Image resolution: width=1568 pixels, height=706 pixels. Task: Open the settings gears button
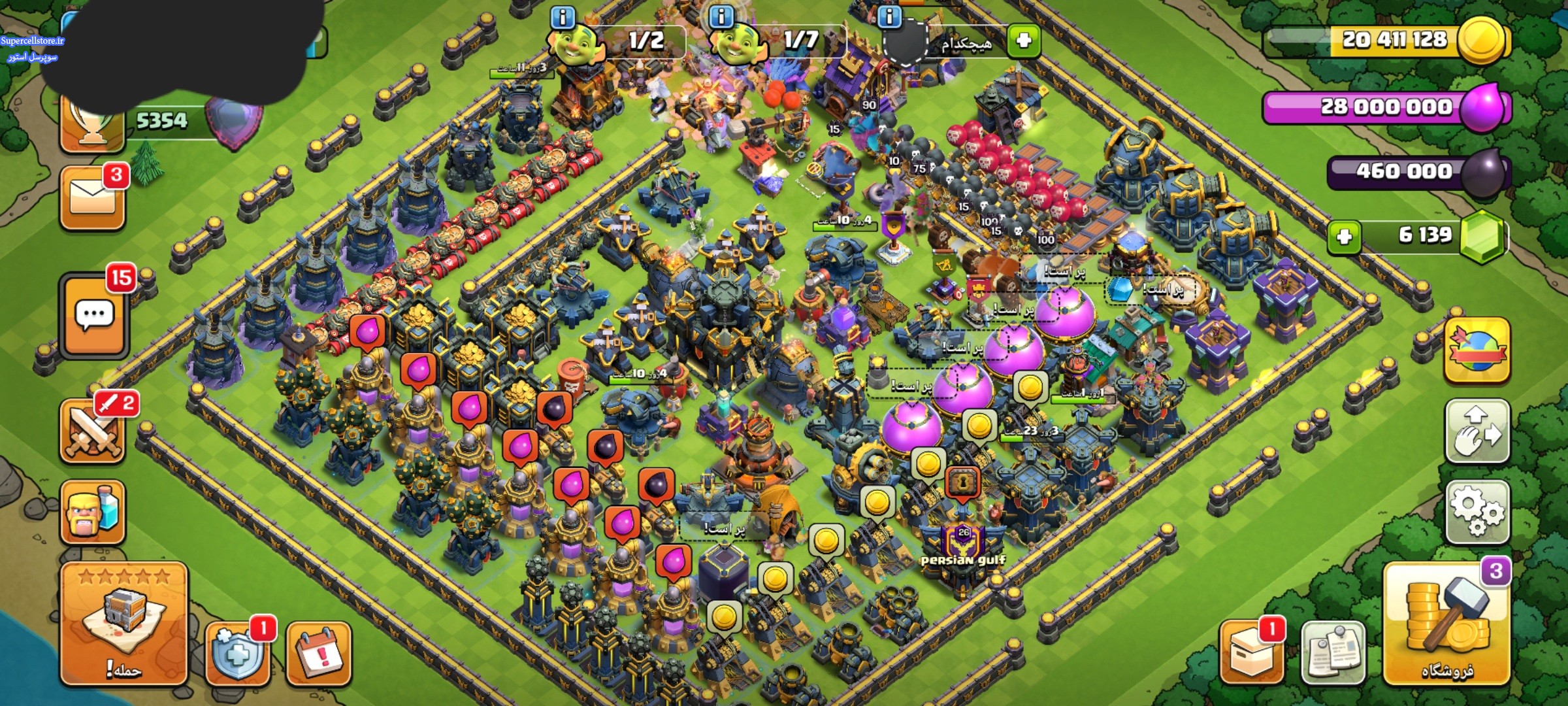coord(1477,512)
